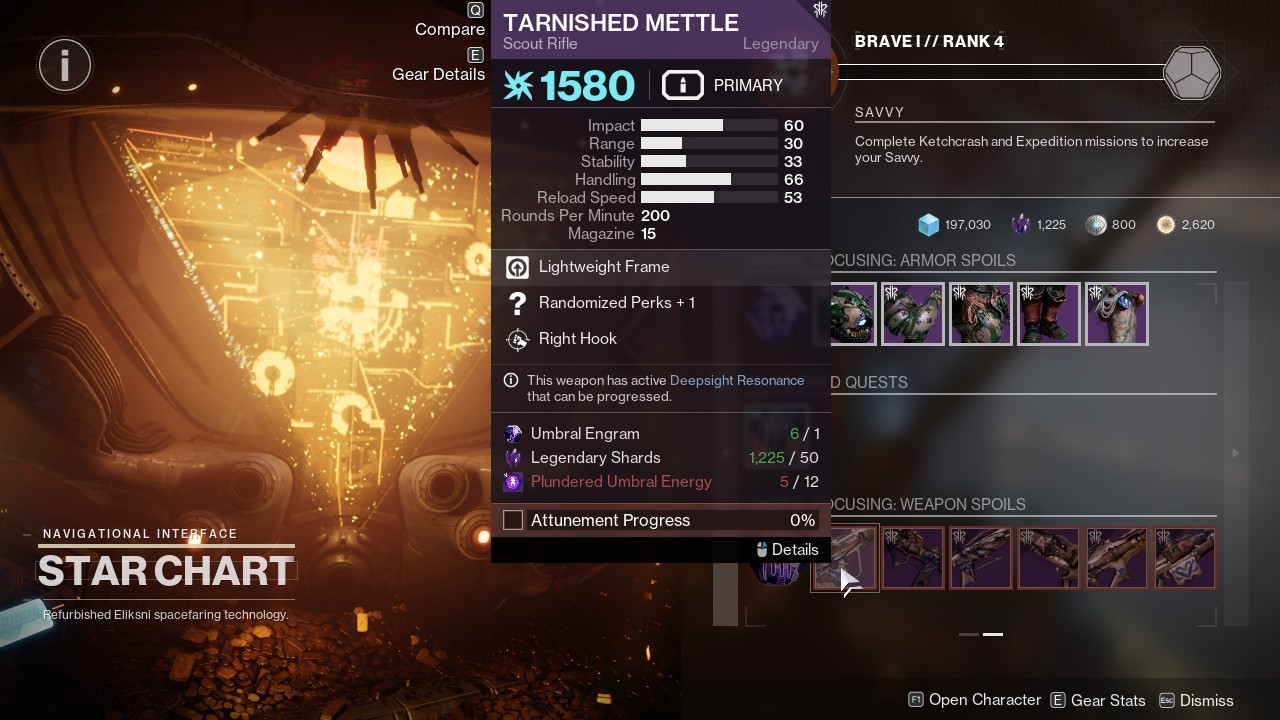Click the Primary ammo type icon
The height and width of the screenshot is (720, 1280).
[683, 85]
